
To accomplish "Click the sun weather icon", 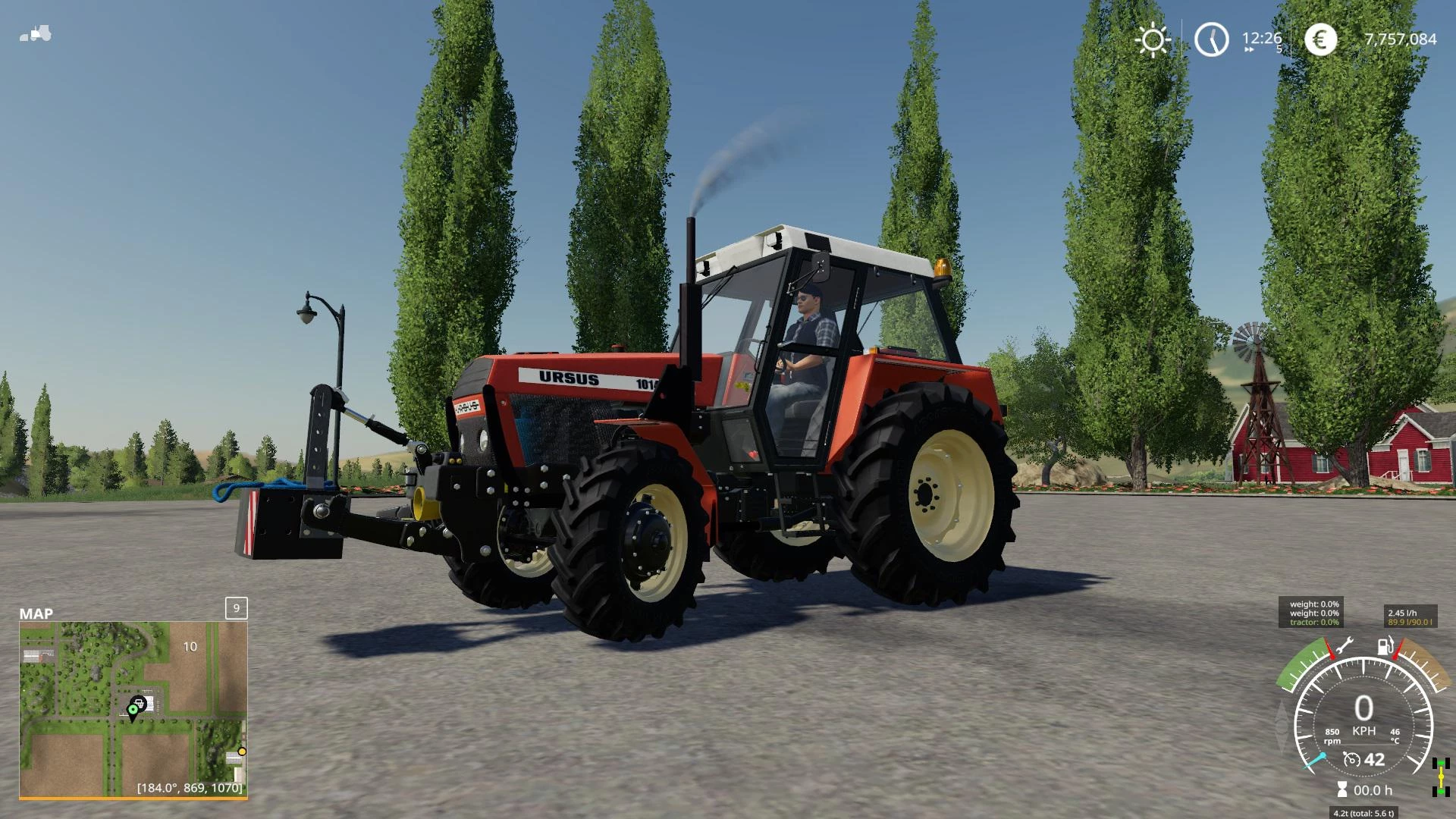I will click(x=1152, y=39).
